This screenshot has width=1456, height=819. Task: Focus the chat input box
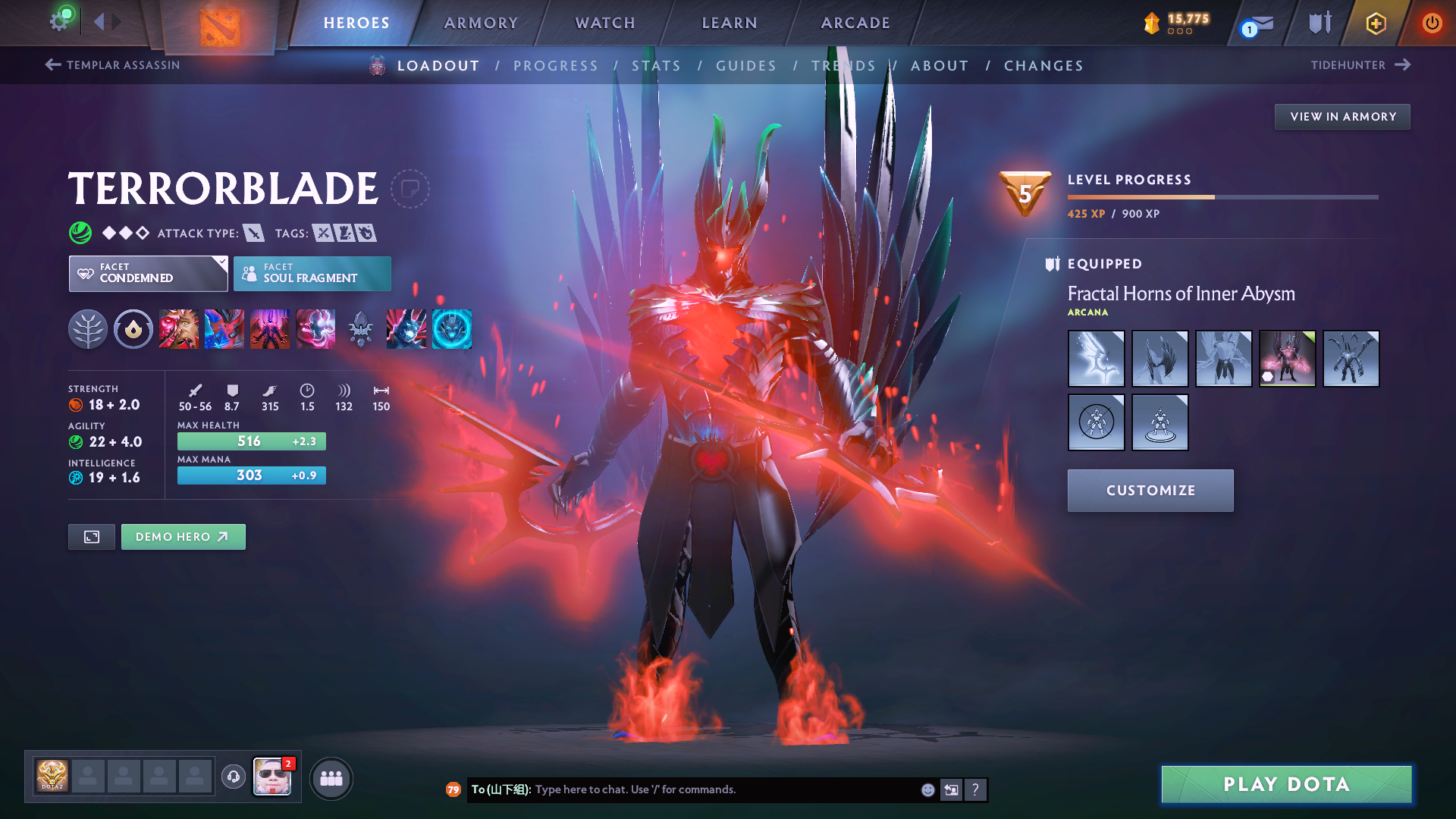point(720,789)
